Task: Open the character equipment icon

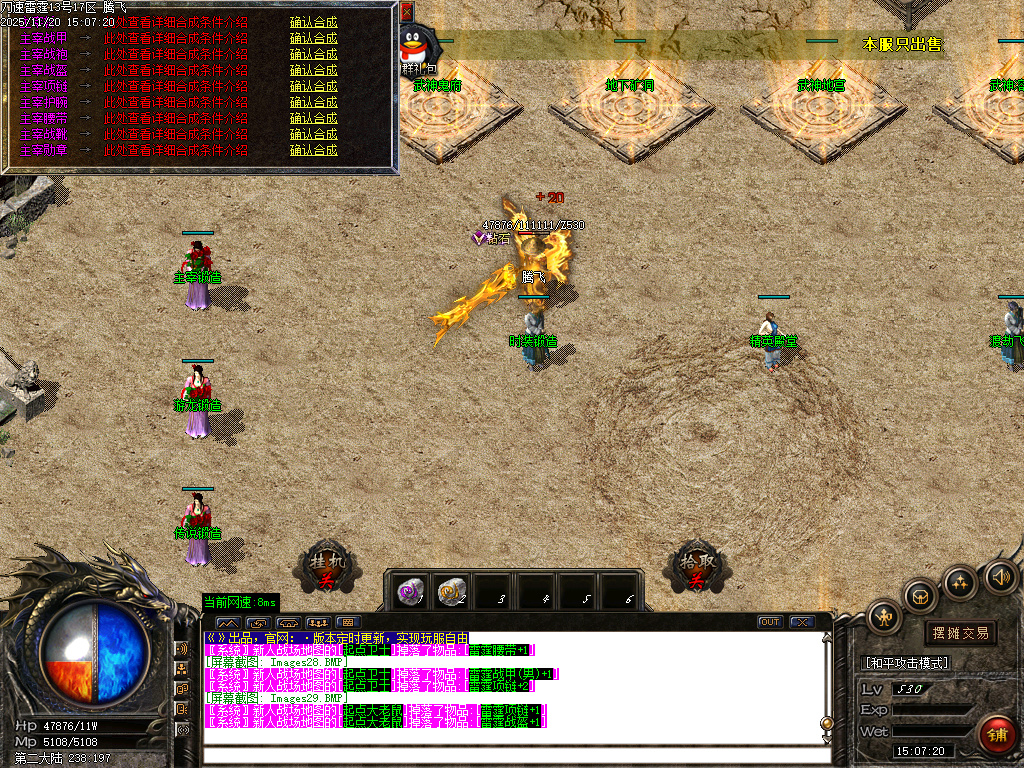Action: point(885,616)
